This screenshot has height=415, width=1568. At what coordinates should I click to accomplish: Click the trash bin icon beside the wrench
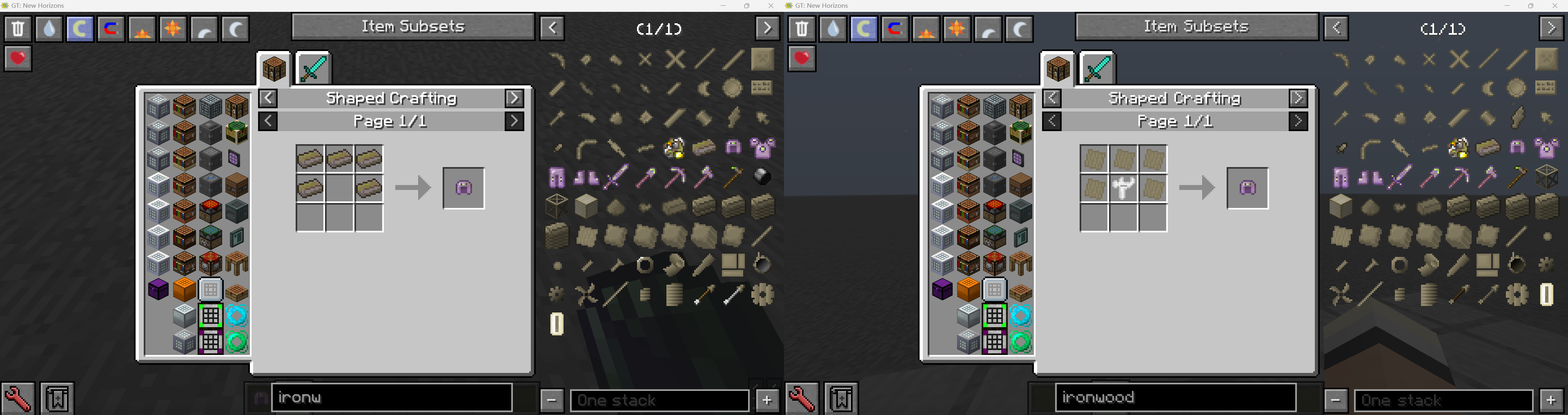tap(58, 398)
